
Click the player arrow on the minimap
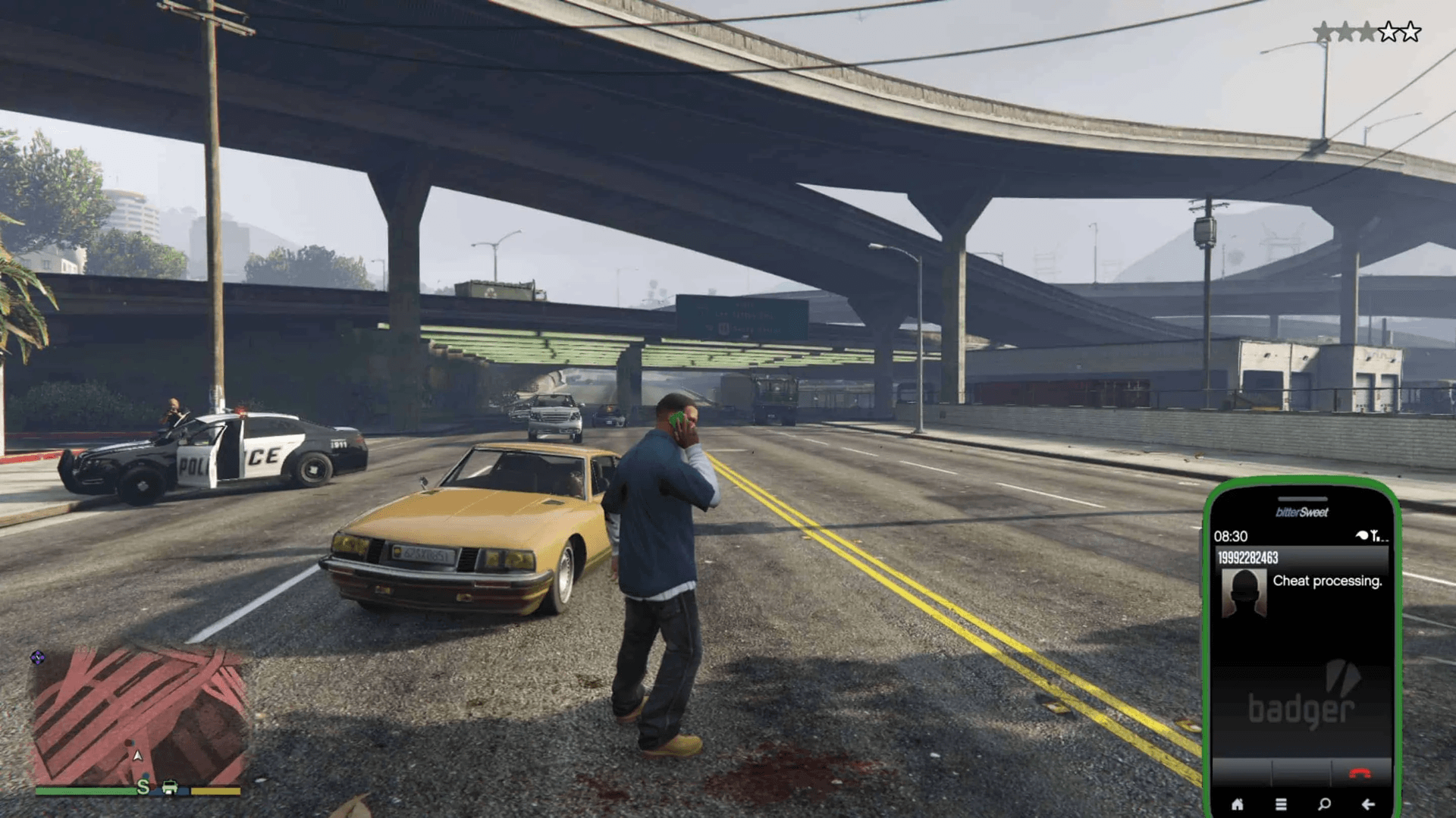tap(138, 756)
